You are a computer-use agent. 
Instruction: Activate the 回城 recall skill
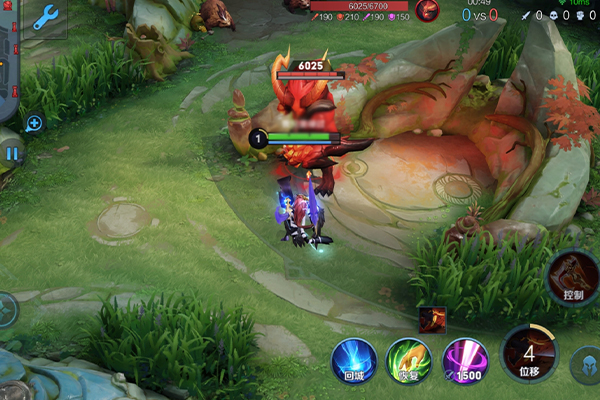pos(354,360)
